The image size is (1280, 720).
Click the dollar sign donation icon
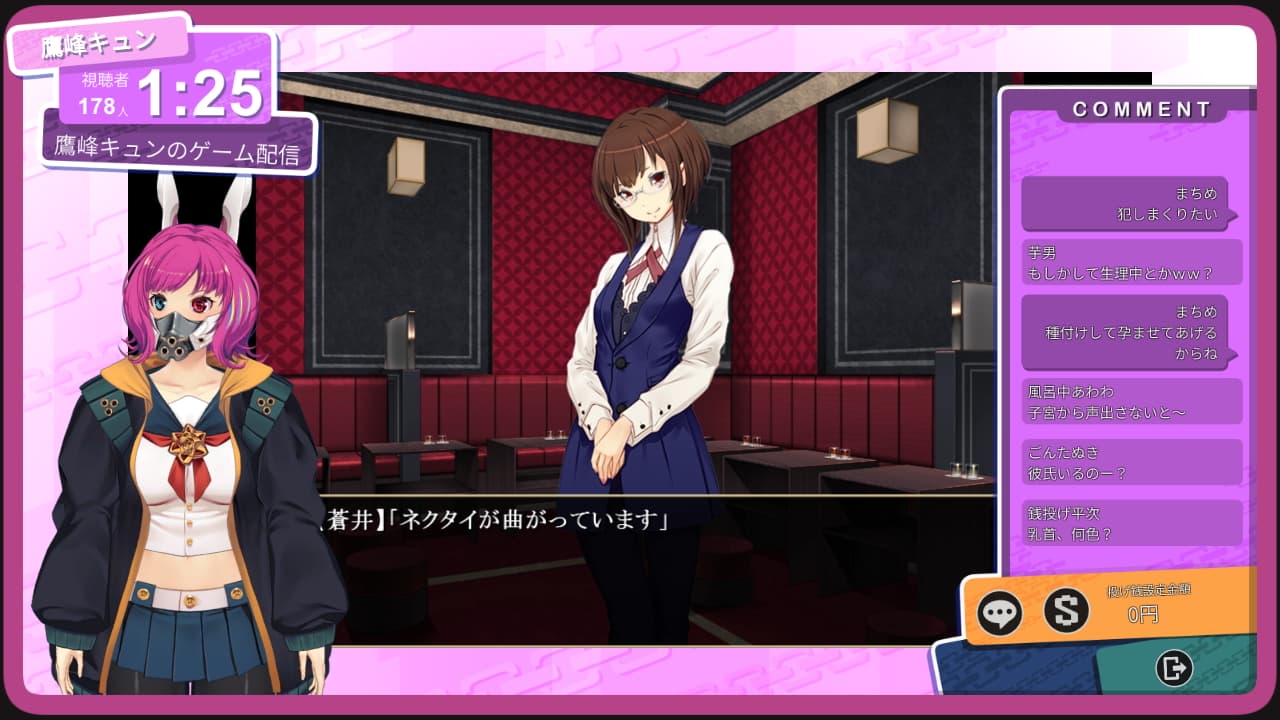click(1066, 612)
